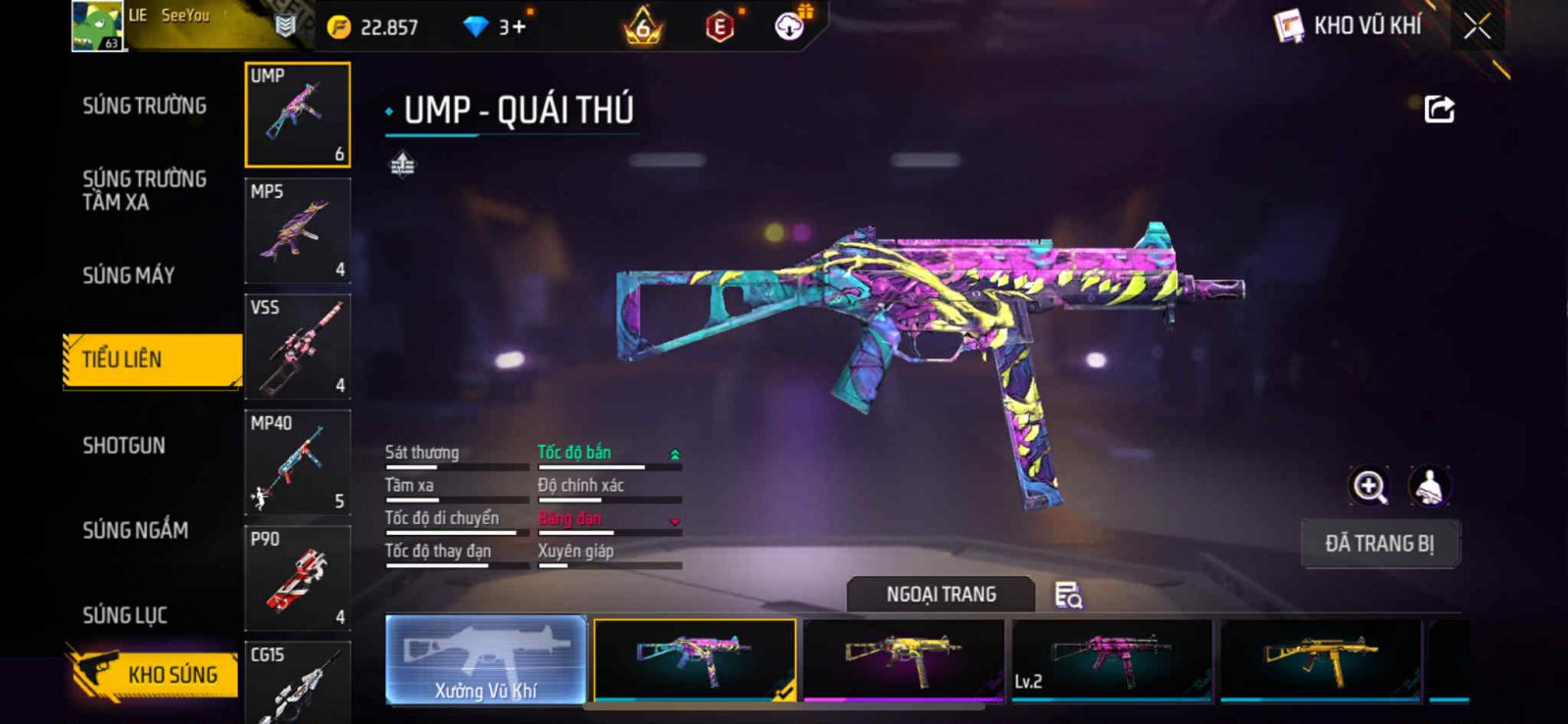Pick the P90 weapon tile
Screen dimensions: 1568x724
coord(297,578)
